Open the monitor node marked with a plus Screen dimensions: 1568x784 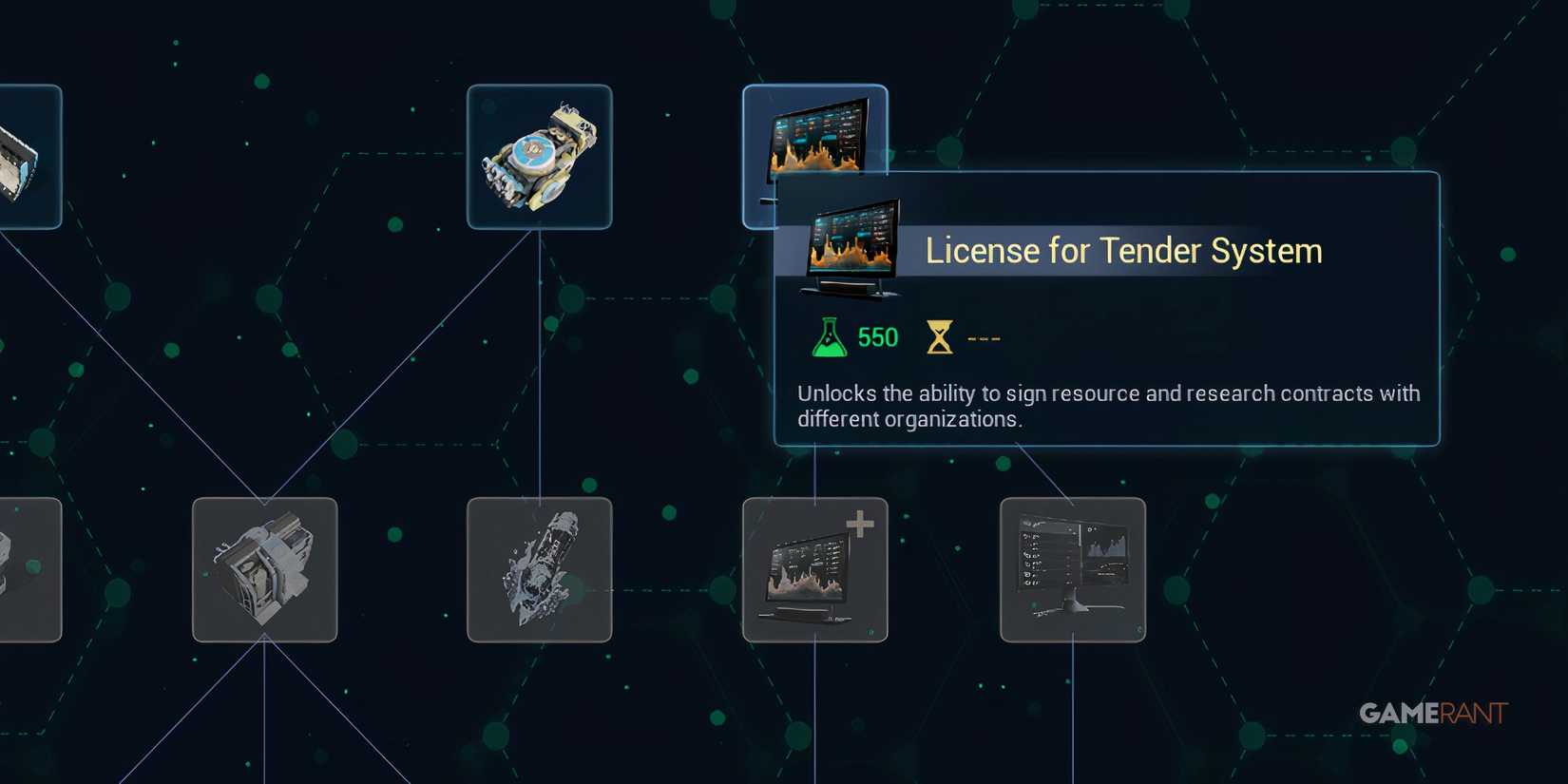click(x=815, y=570)
